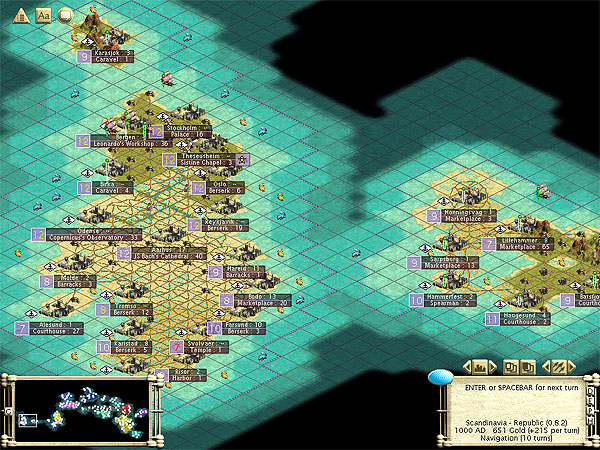Click the blue orb on the info scroll

(439, 376)
